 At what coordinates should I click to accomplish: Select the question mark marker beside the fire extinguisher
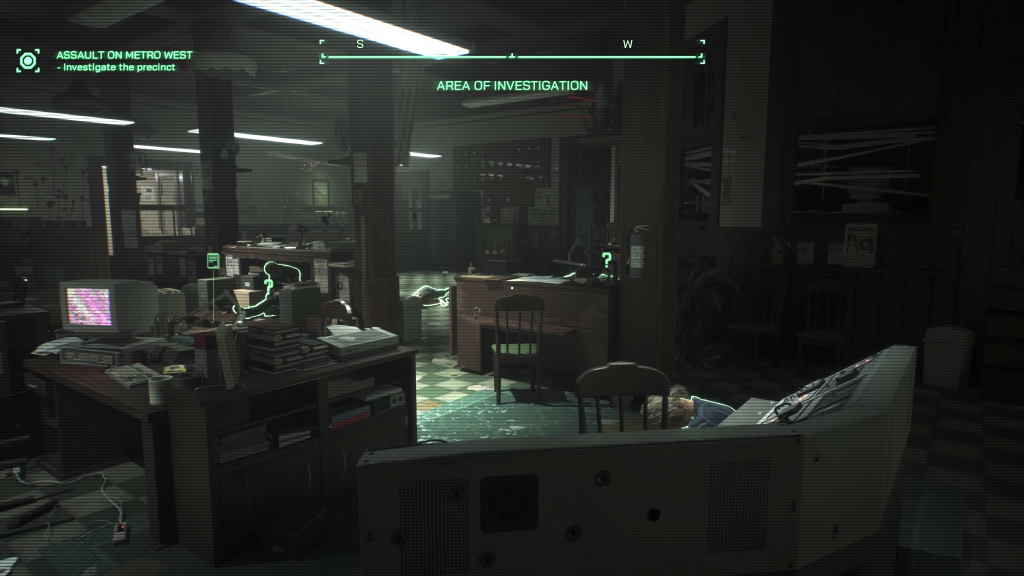(606, 261)
